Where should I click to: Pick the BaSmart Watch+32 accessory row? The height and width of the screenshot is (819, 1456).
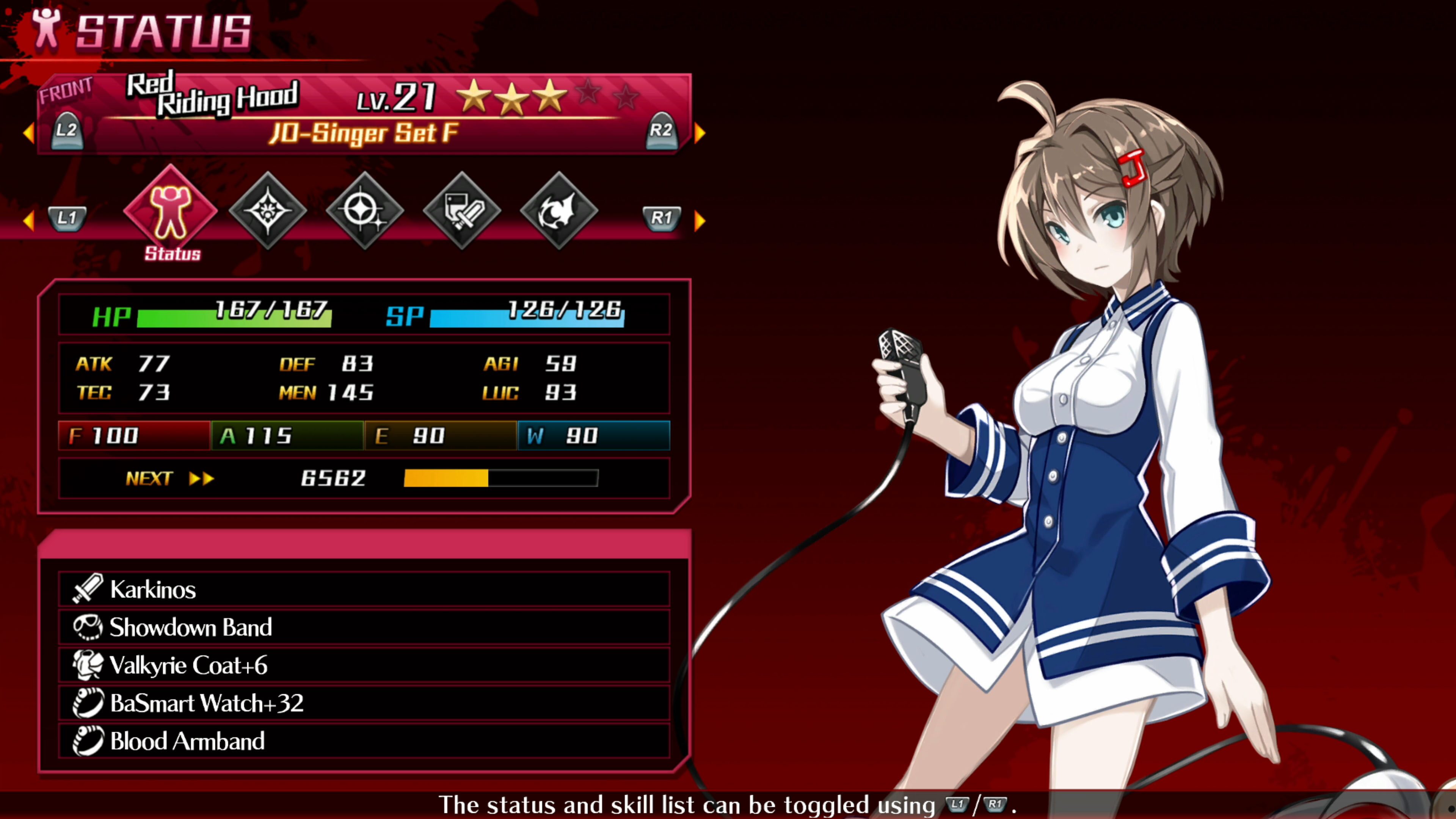[x=364, y=703]
